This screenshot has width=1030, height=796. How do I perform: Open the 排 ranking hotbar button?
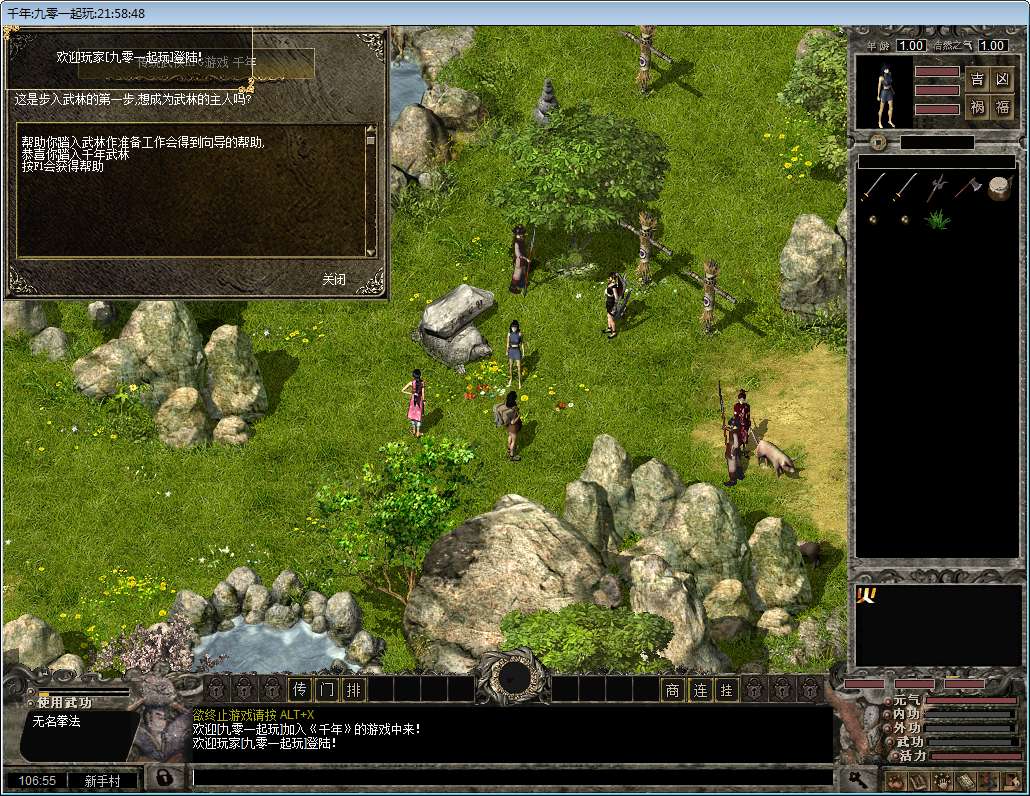[x=353, y=689]
